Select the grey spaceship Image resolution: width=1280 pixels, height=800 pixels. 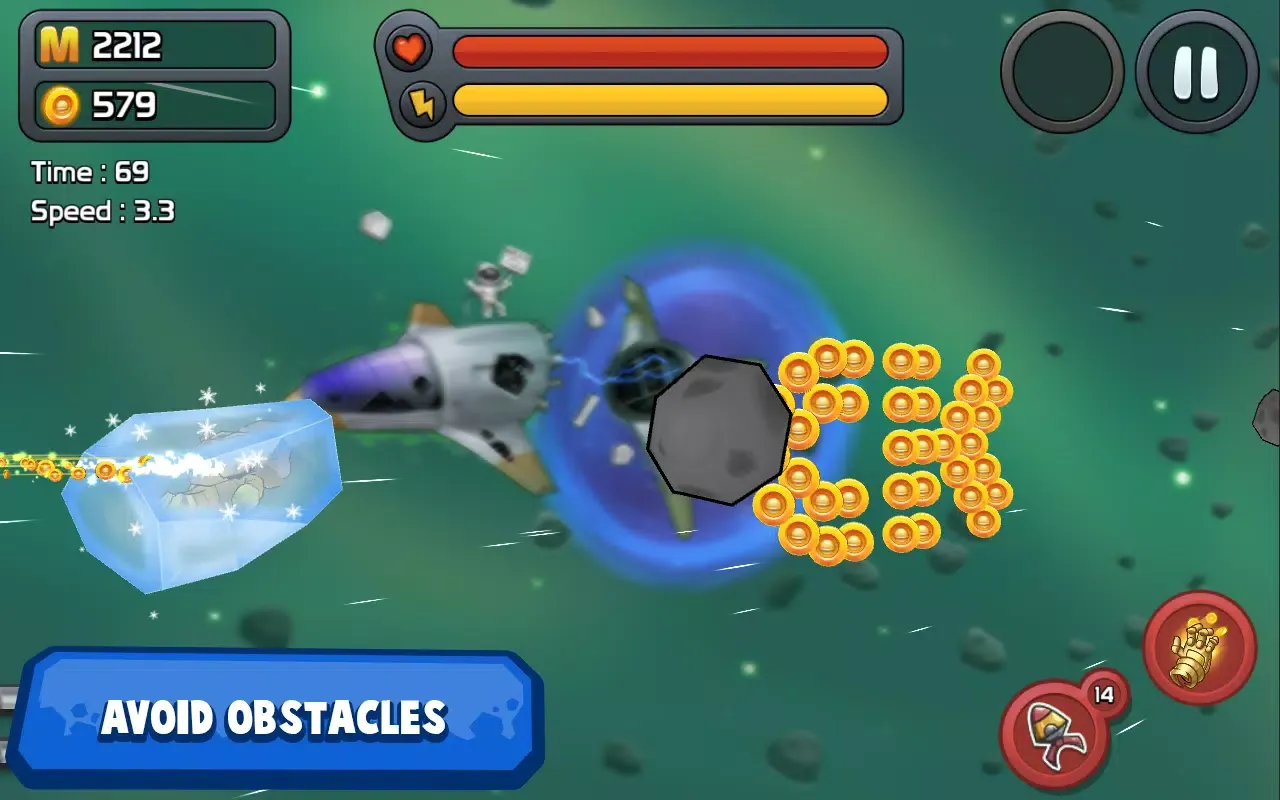pyautogui.click(x=440, y=380)
